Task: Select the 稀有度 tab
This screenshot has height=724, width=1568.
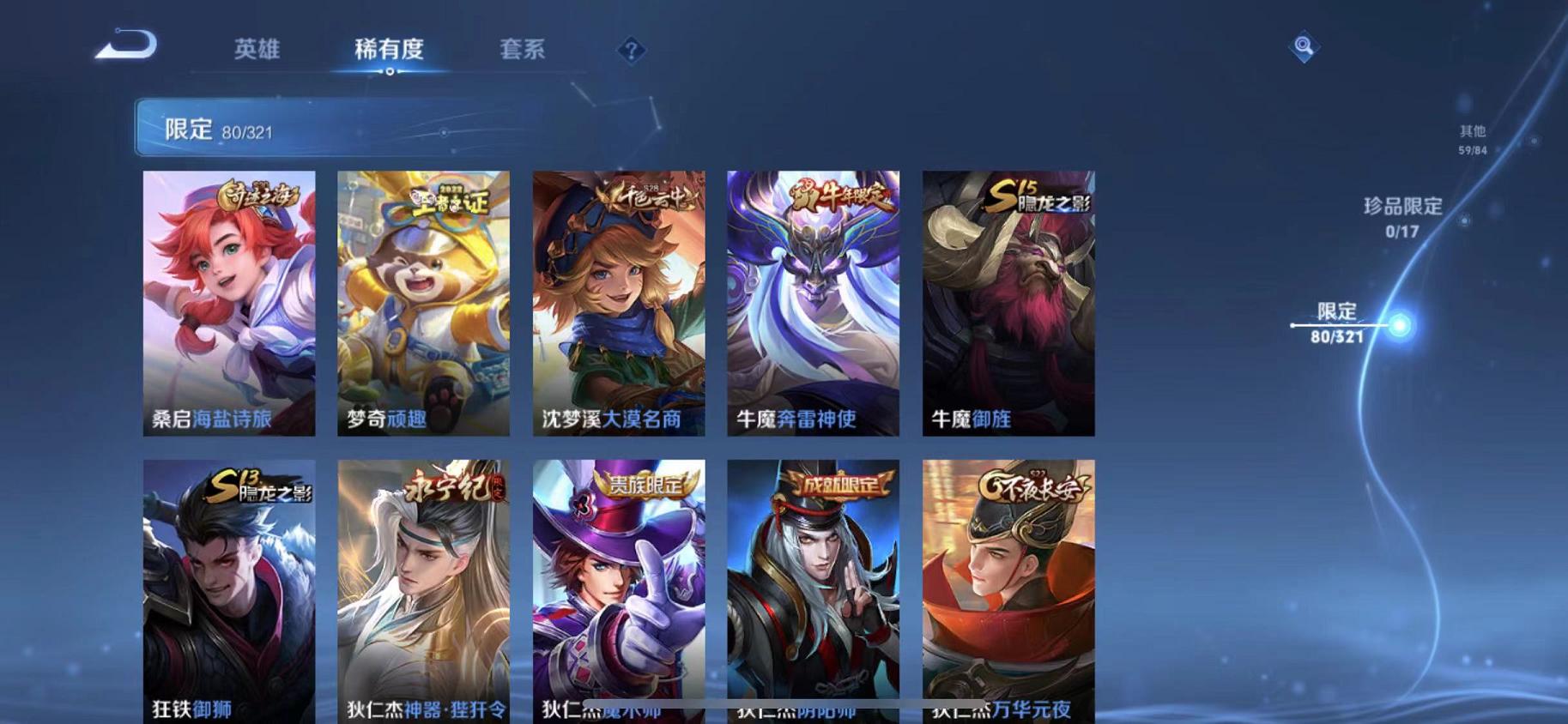Action: point(390,50)
